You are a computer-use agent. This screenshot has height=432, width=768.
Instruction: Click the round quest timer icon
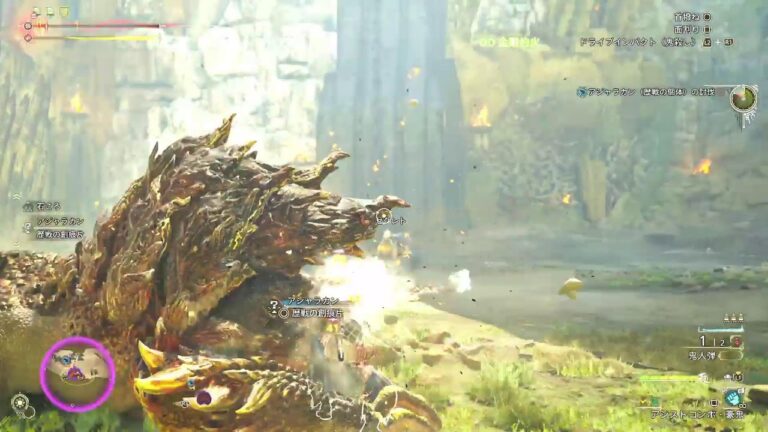(742, 98)
